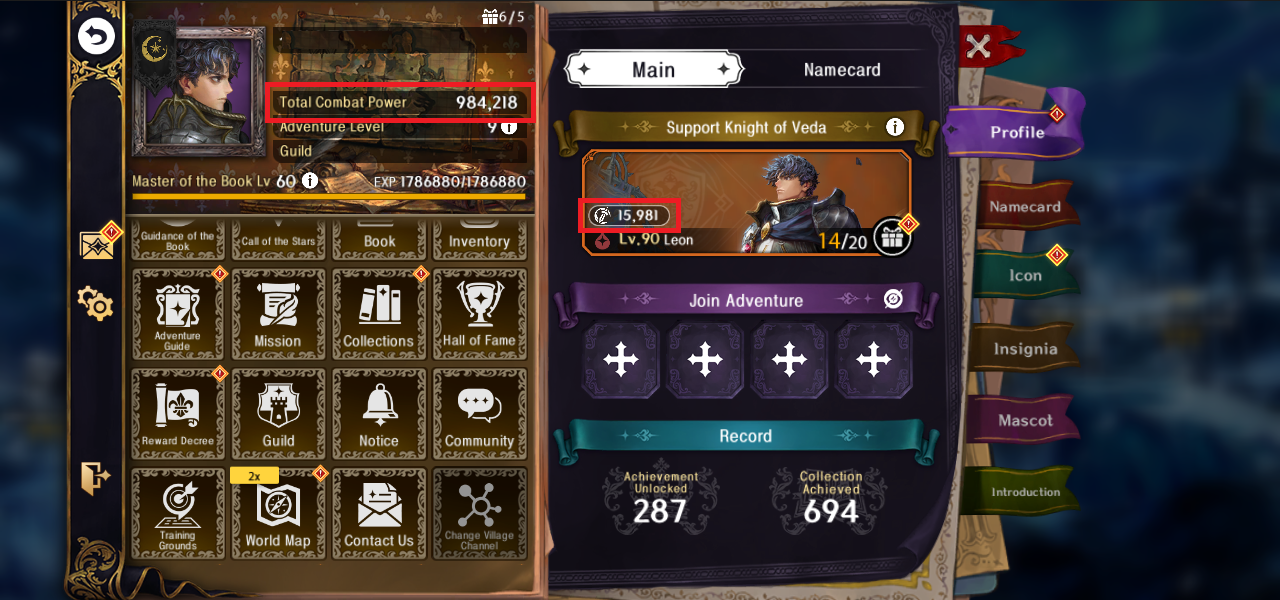Switch to the Namecard top tab

(842, 70)
